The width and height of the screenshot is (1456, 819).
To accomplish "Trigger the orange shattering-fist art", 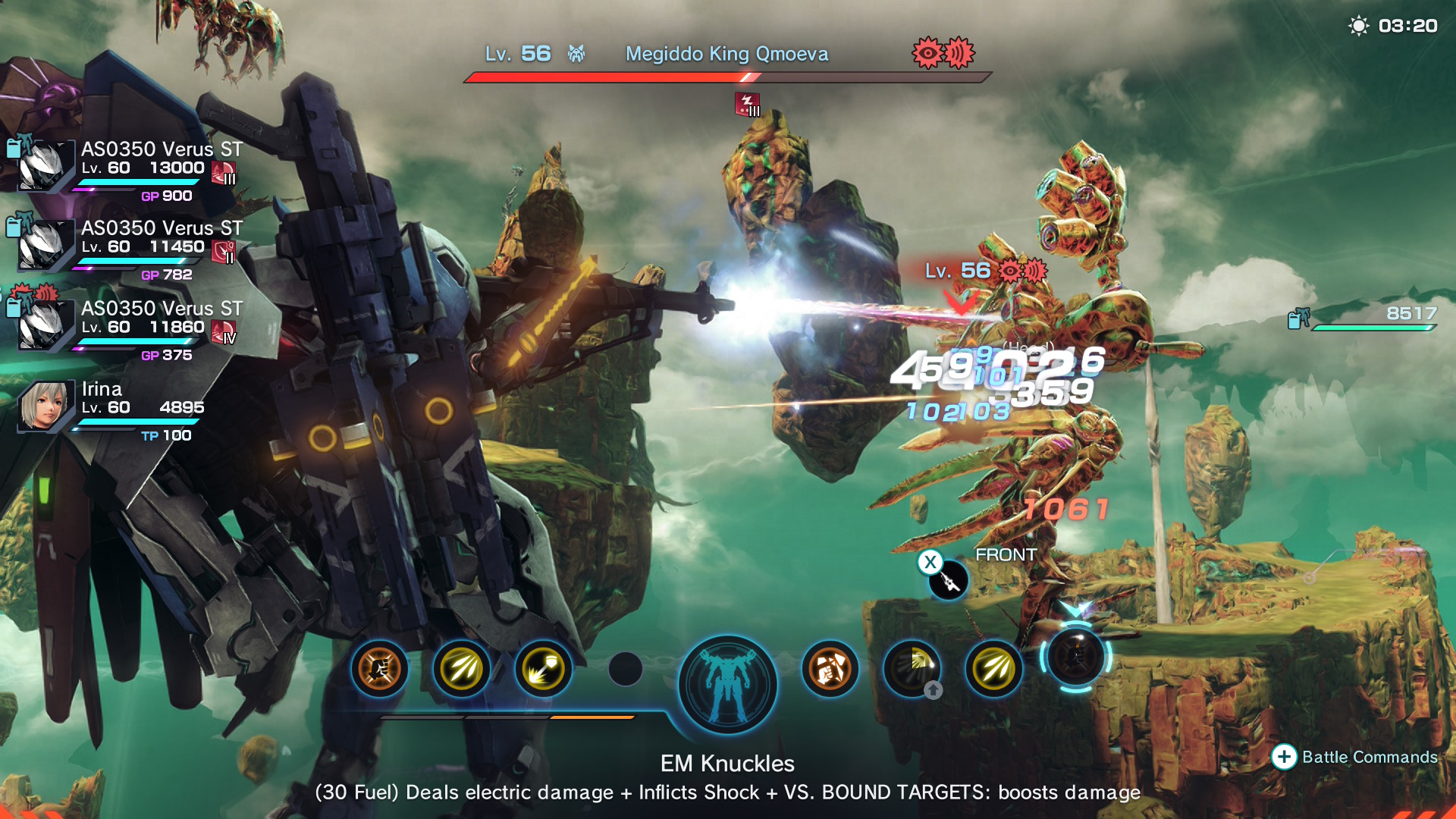I will pyautogui.click(x=830, y=669).
